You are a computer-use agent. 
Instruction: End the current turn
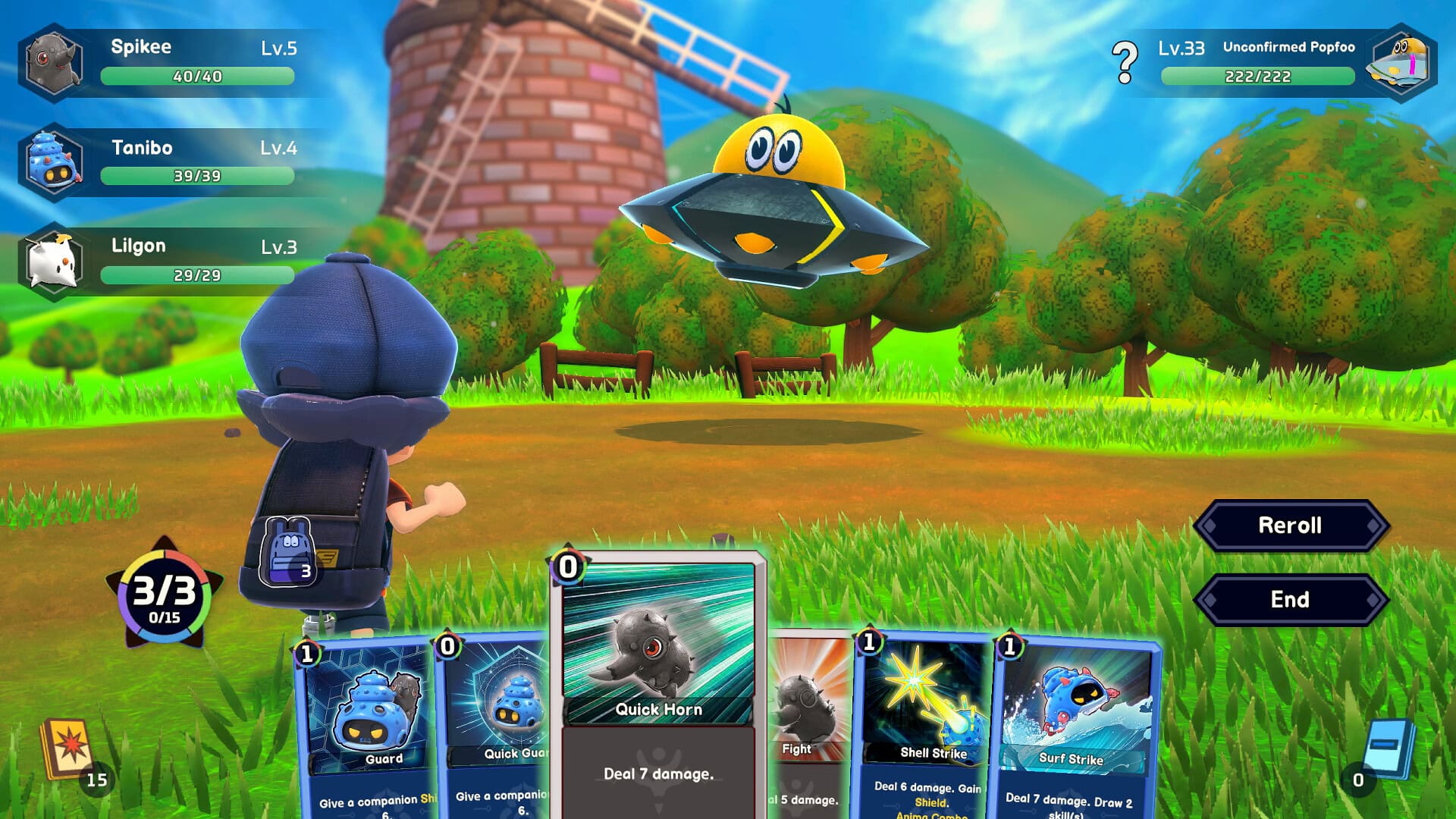pos(1290,600)
